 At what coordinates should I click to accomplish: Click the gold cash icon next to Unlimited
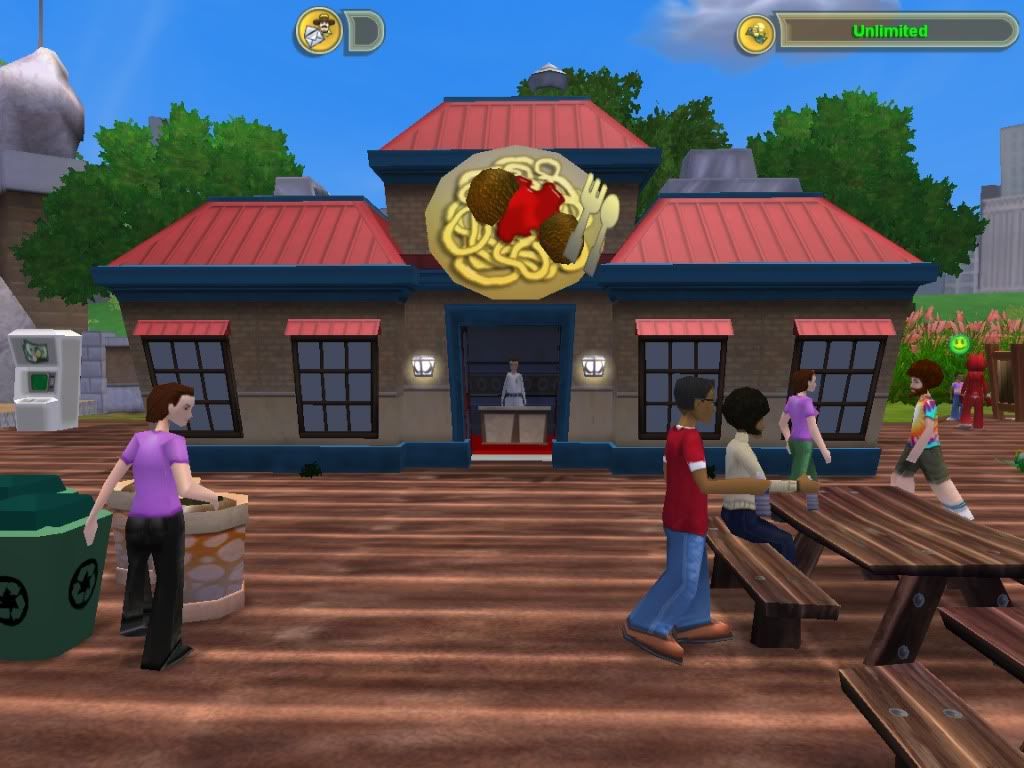pos(755,34)
